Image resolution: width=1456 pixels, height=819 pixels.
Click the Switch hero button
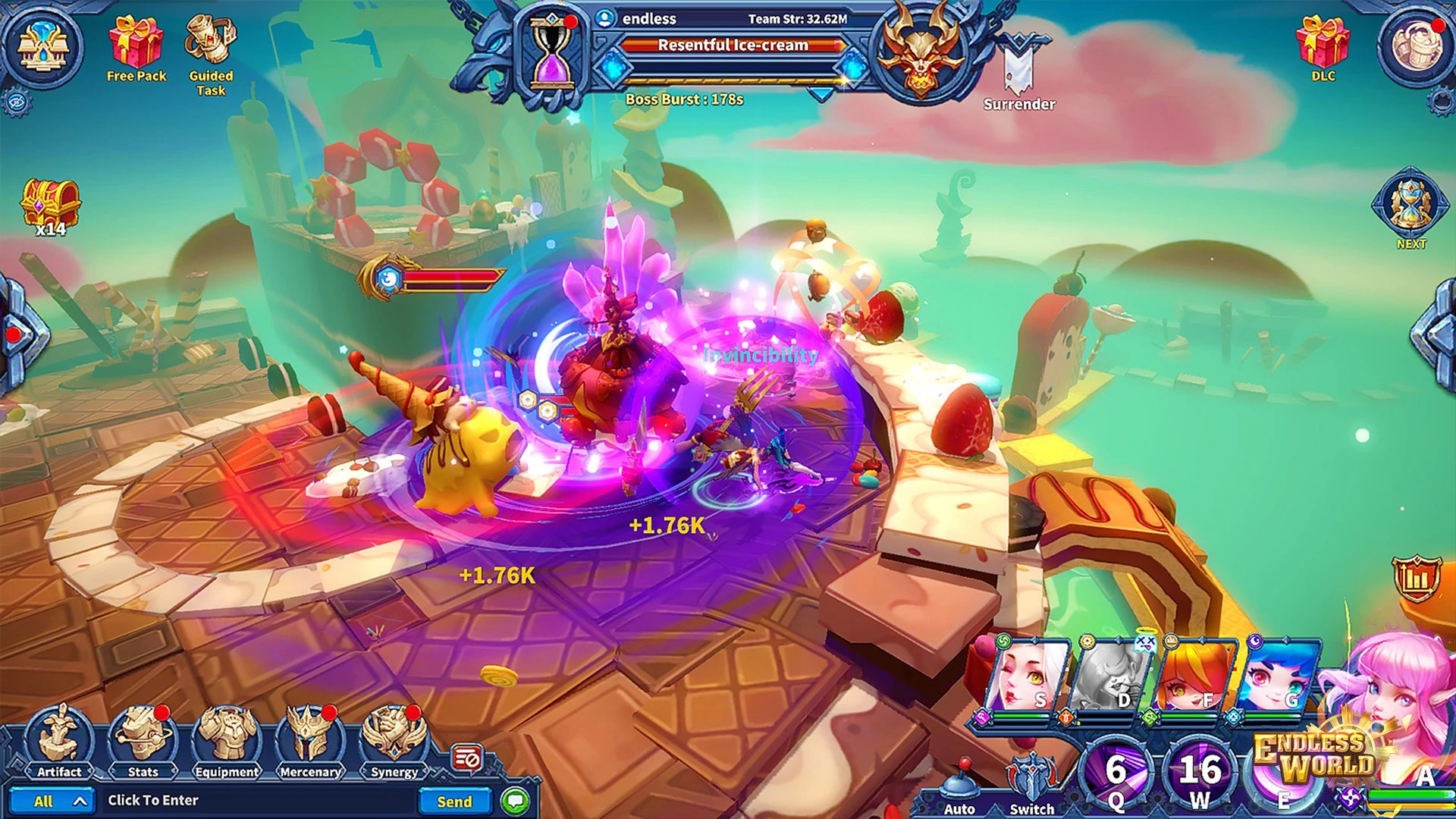point(1031,785)
